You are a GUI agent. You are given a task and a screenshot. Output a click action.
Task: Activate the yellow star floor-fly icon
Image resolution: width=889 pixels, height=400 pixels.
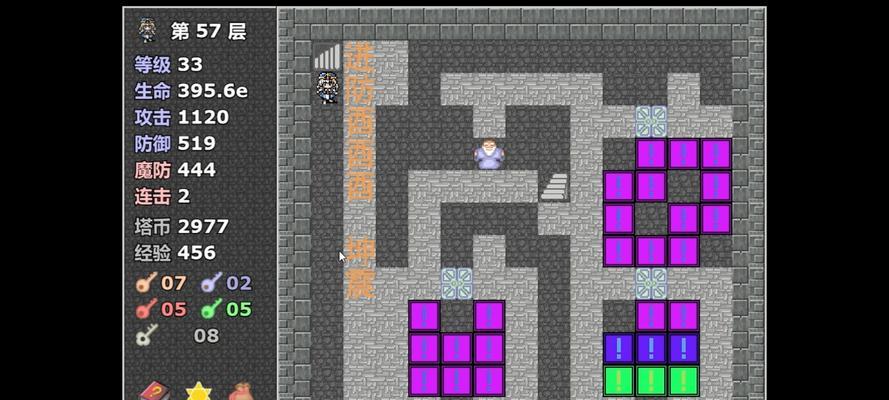tap(198, 391)
